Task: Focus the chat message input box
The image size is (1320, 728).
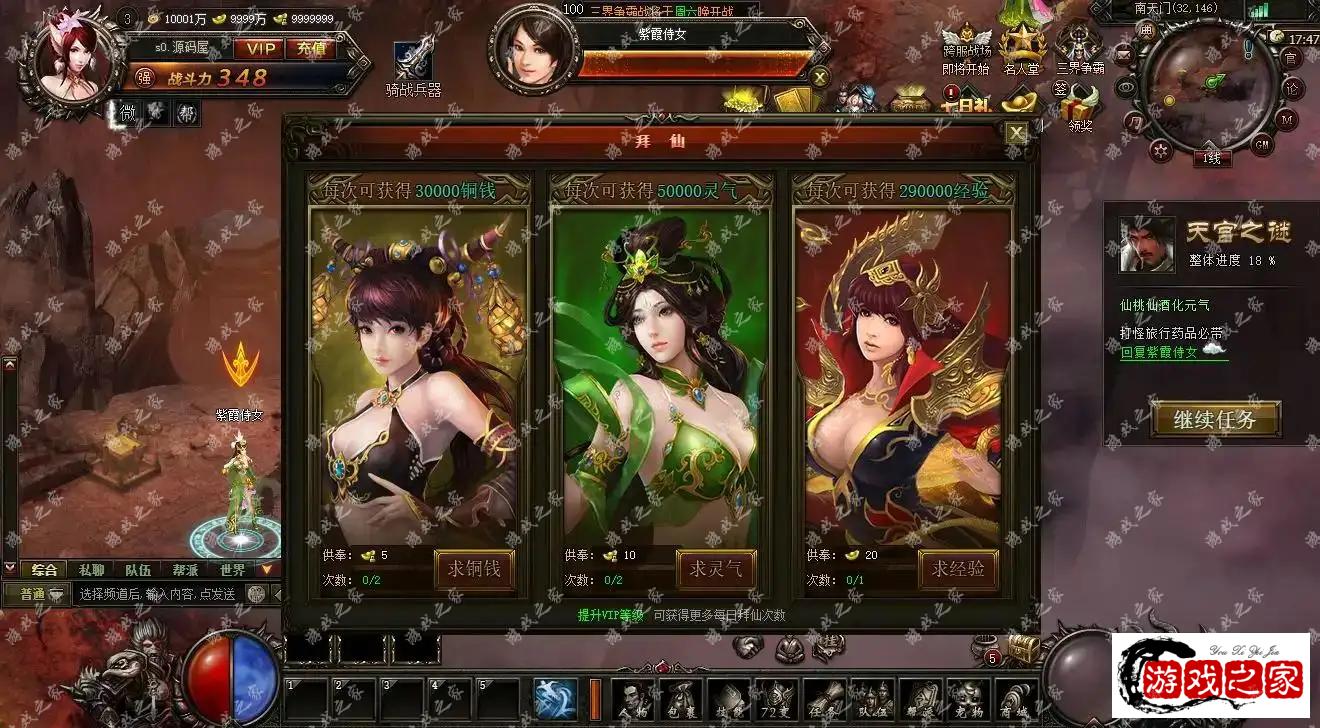Action: [x=158, y=594]
